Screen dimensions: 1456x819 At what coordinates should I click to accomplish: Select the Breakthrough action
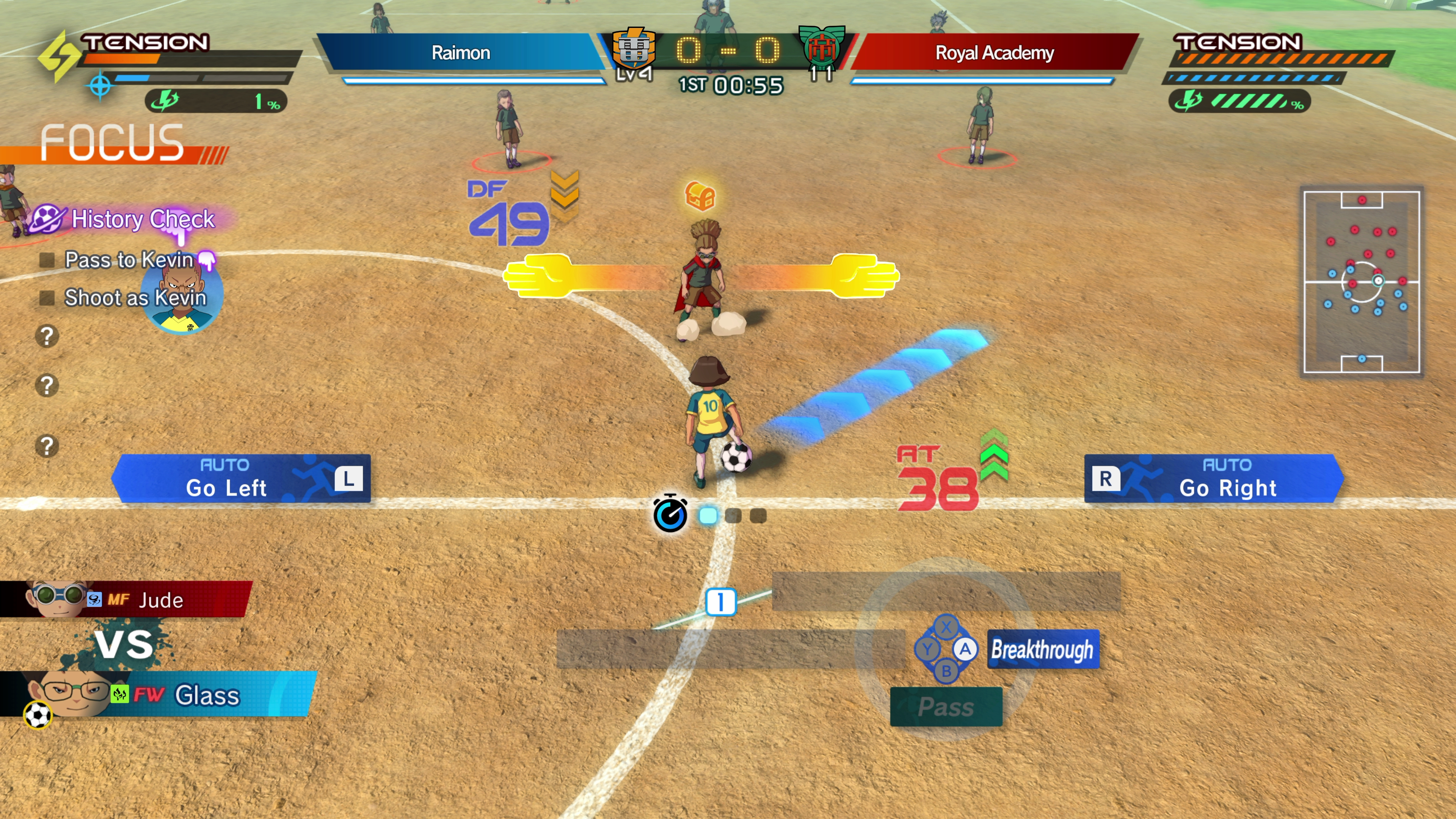coord(1042,650)
